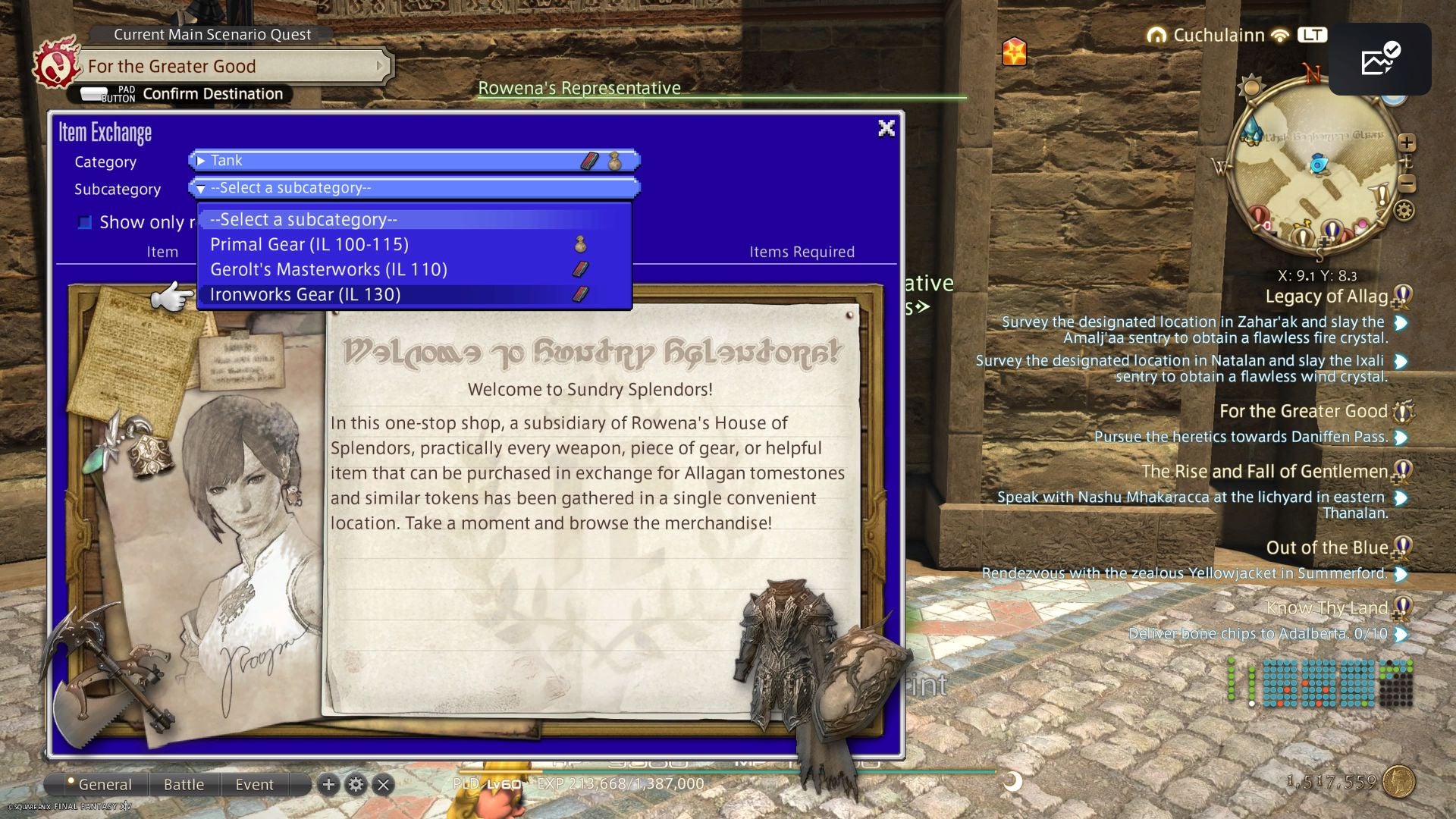Add a new chat tab with the plus icon
This screenshot has height=819, width=1456.
click(328, 783)
